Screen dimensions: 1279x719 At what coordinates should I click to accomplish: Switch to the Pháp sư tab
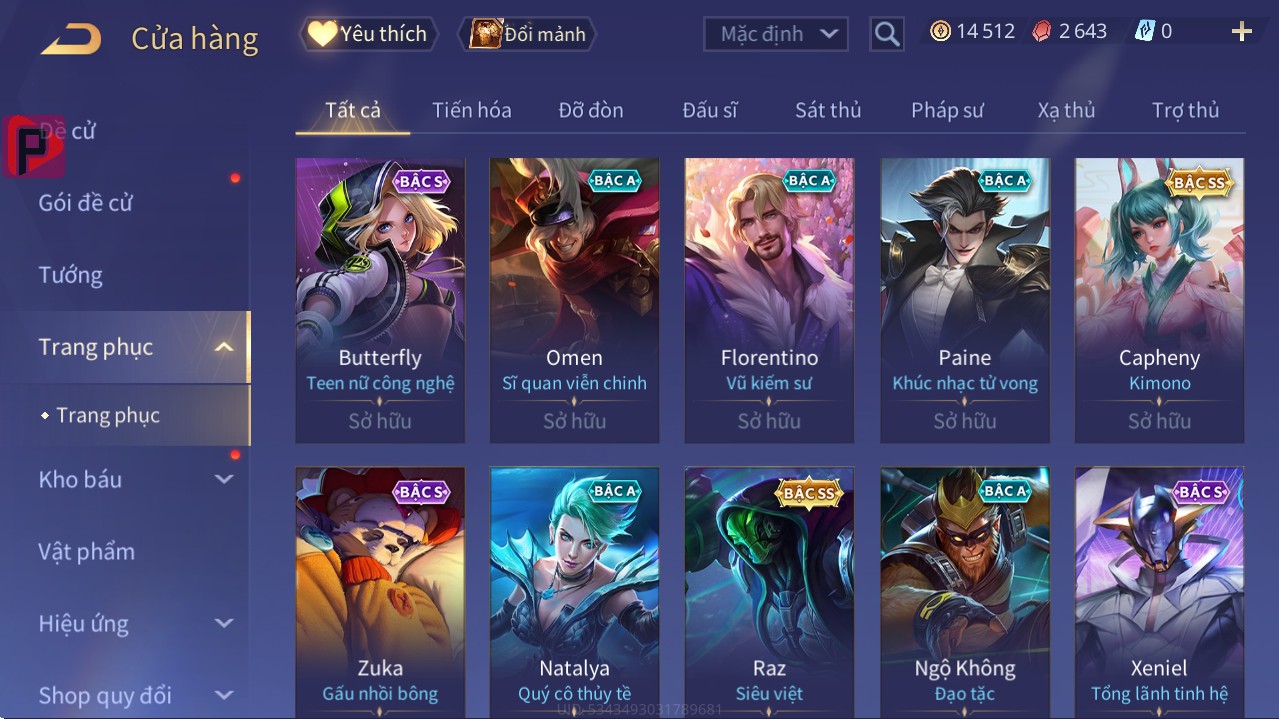click(947, 110)
